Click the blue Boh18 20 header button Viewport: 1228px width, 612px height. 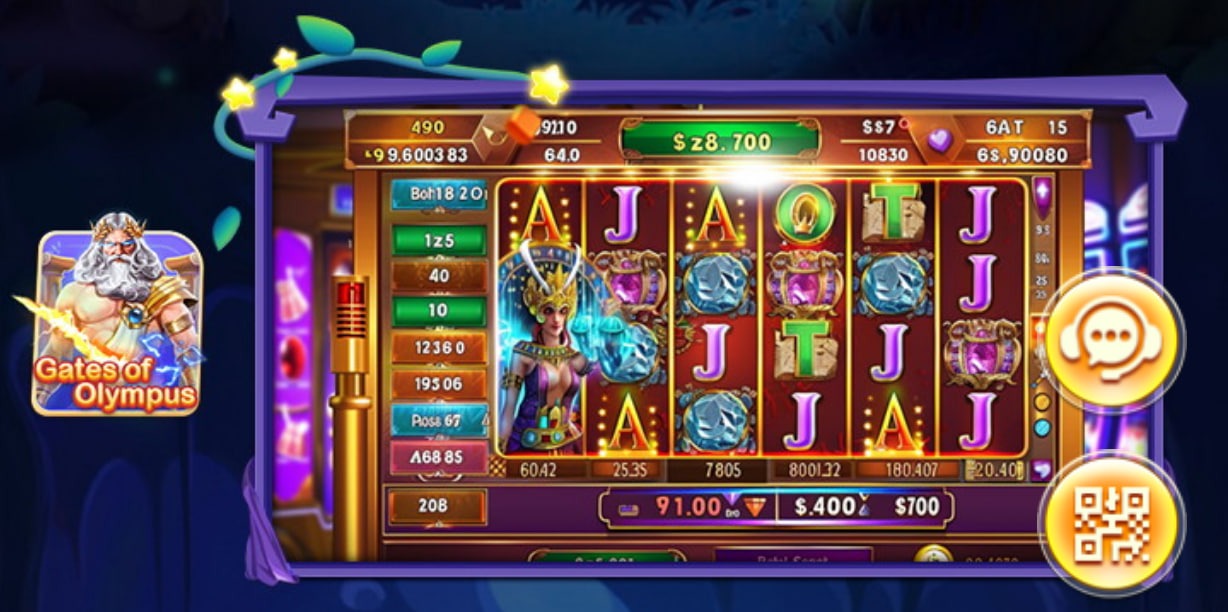pyautogui.click(x=439, y=194)
